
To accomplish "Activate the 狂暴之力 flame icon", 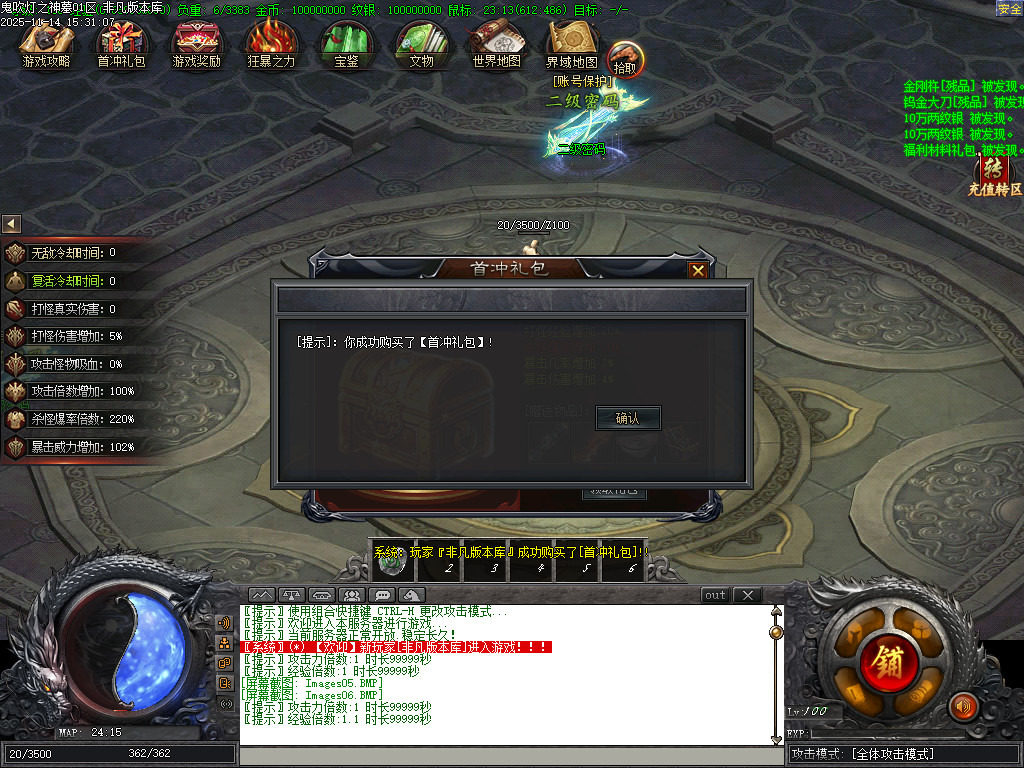I will (271, 43).
